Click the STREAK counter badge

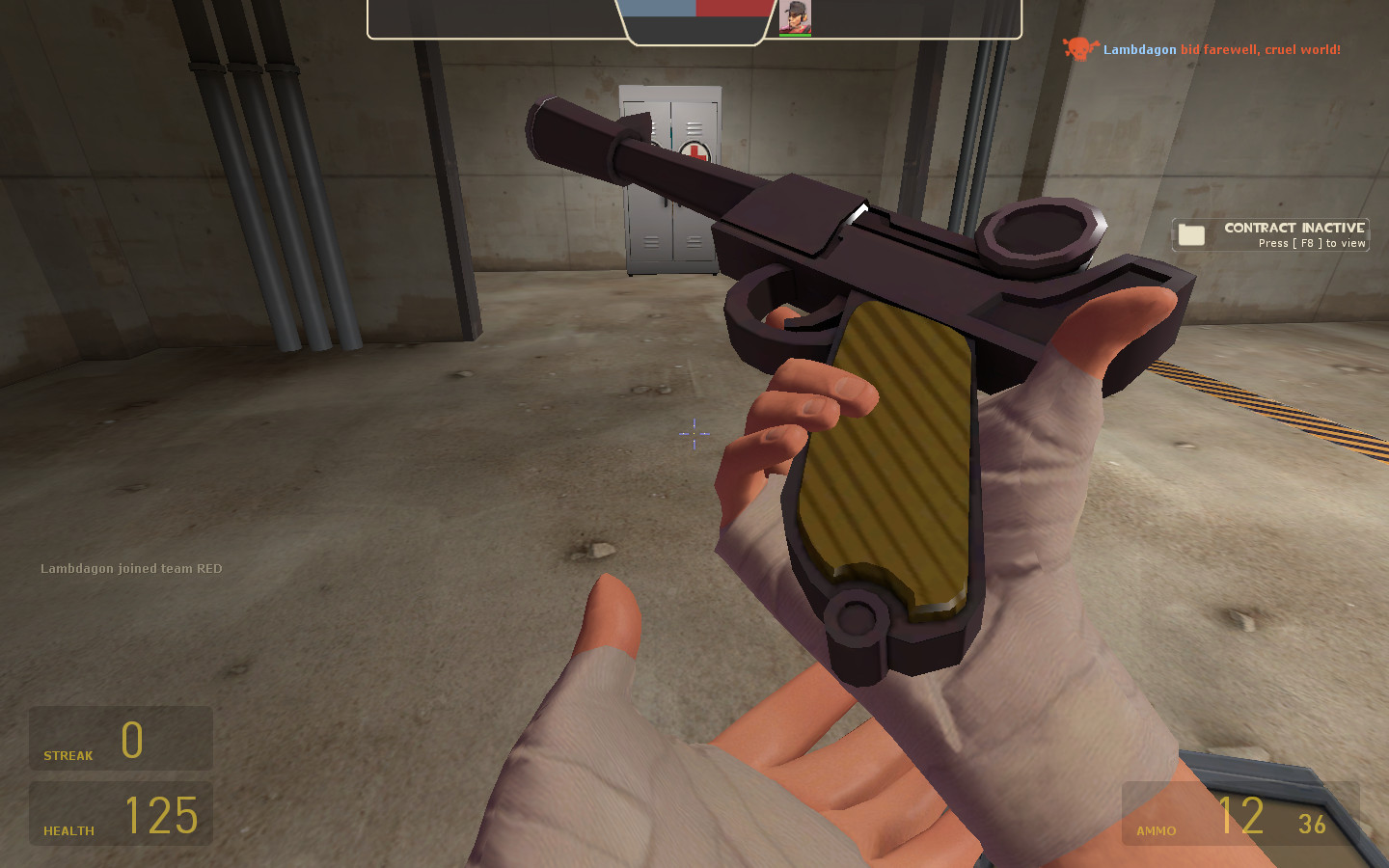coord(121,738)
